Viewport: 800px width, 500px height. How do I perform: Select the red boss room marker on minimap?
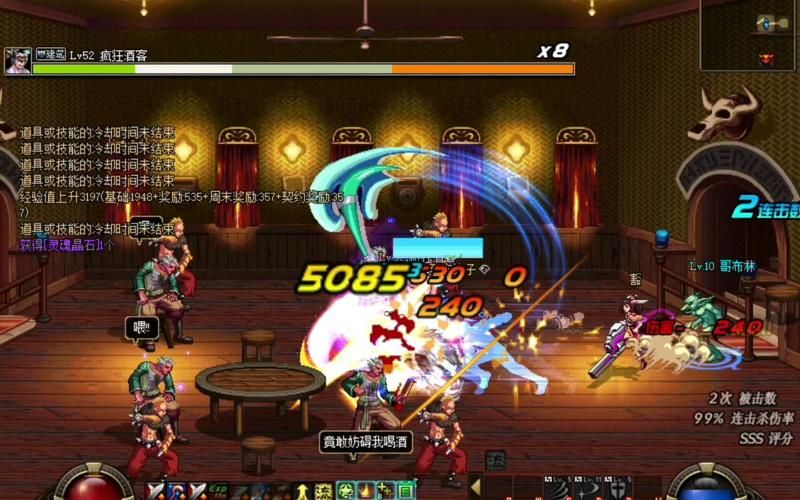tap(767, 58)
